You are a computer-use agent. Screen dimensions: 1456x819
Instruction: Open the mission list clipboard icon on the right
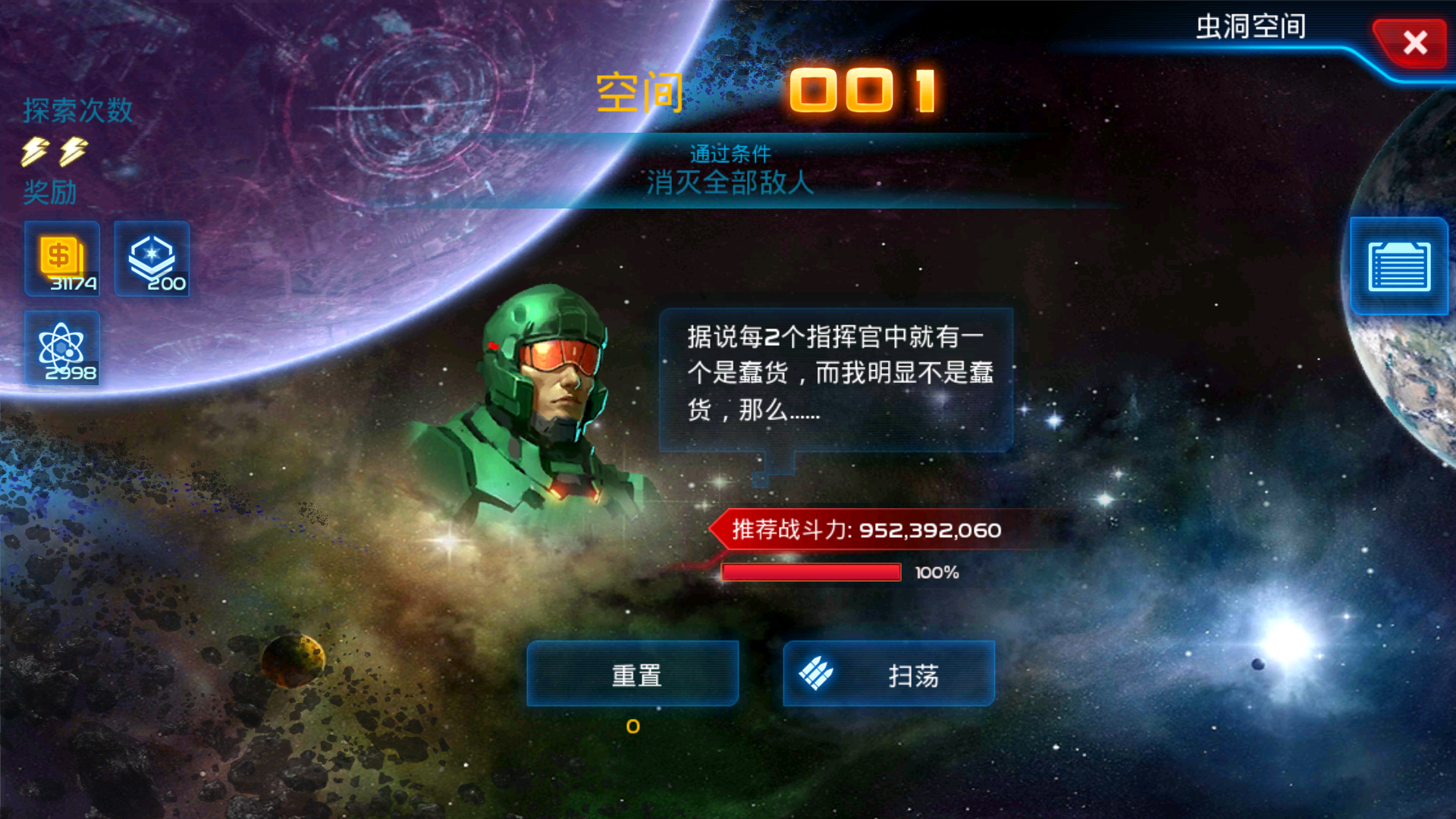(1399, 267)
